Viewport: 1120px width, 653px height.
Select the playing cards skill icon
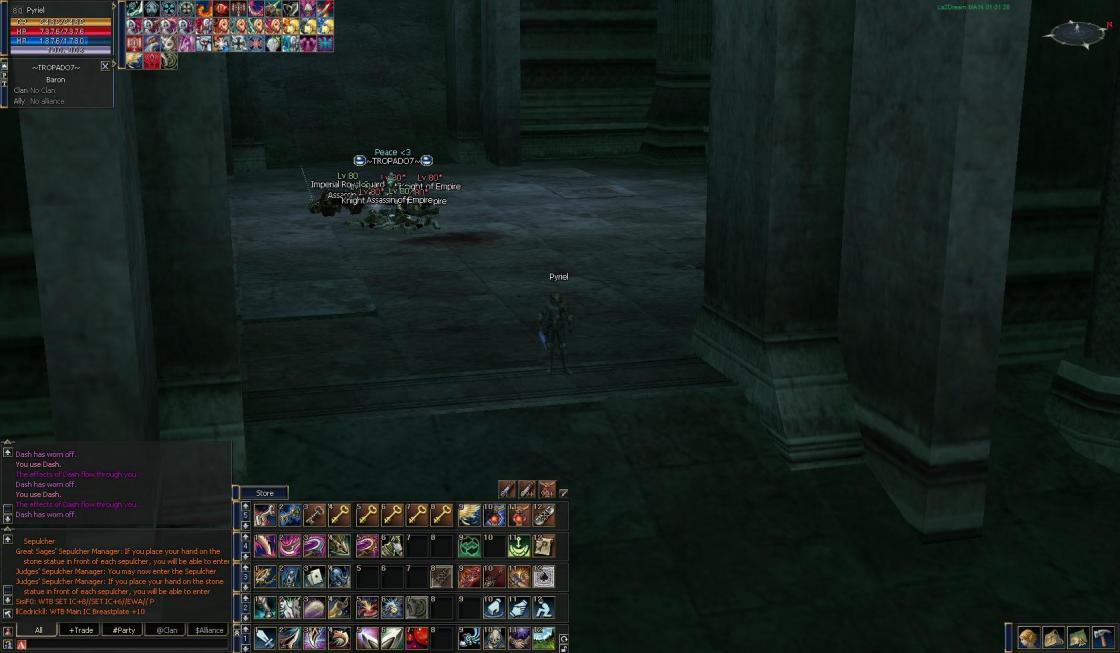(x=315, y=577)
